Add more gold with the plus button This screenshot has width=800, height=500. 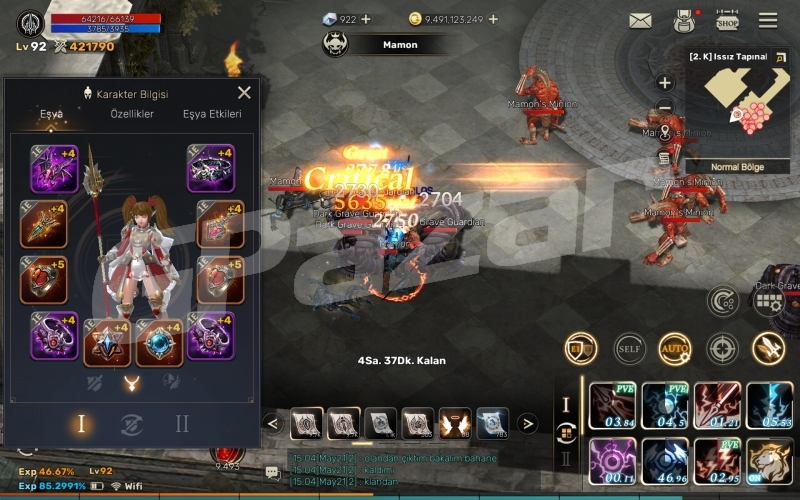click(x=493, y=19)
